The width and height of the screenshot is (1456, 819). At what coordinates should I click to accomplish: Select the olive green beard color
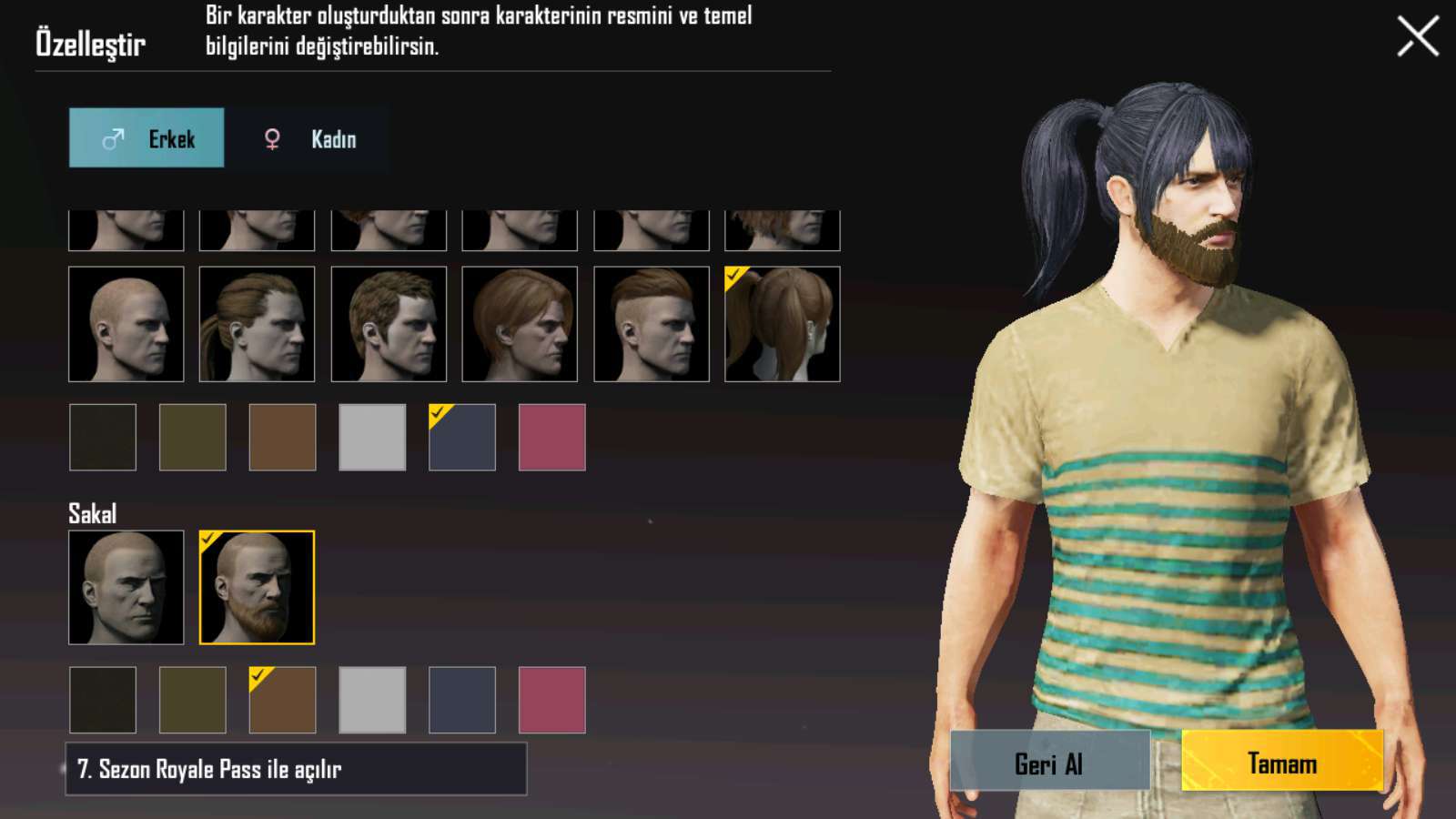[x=192, y=700]
